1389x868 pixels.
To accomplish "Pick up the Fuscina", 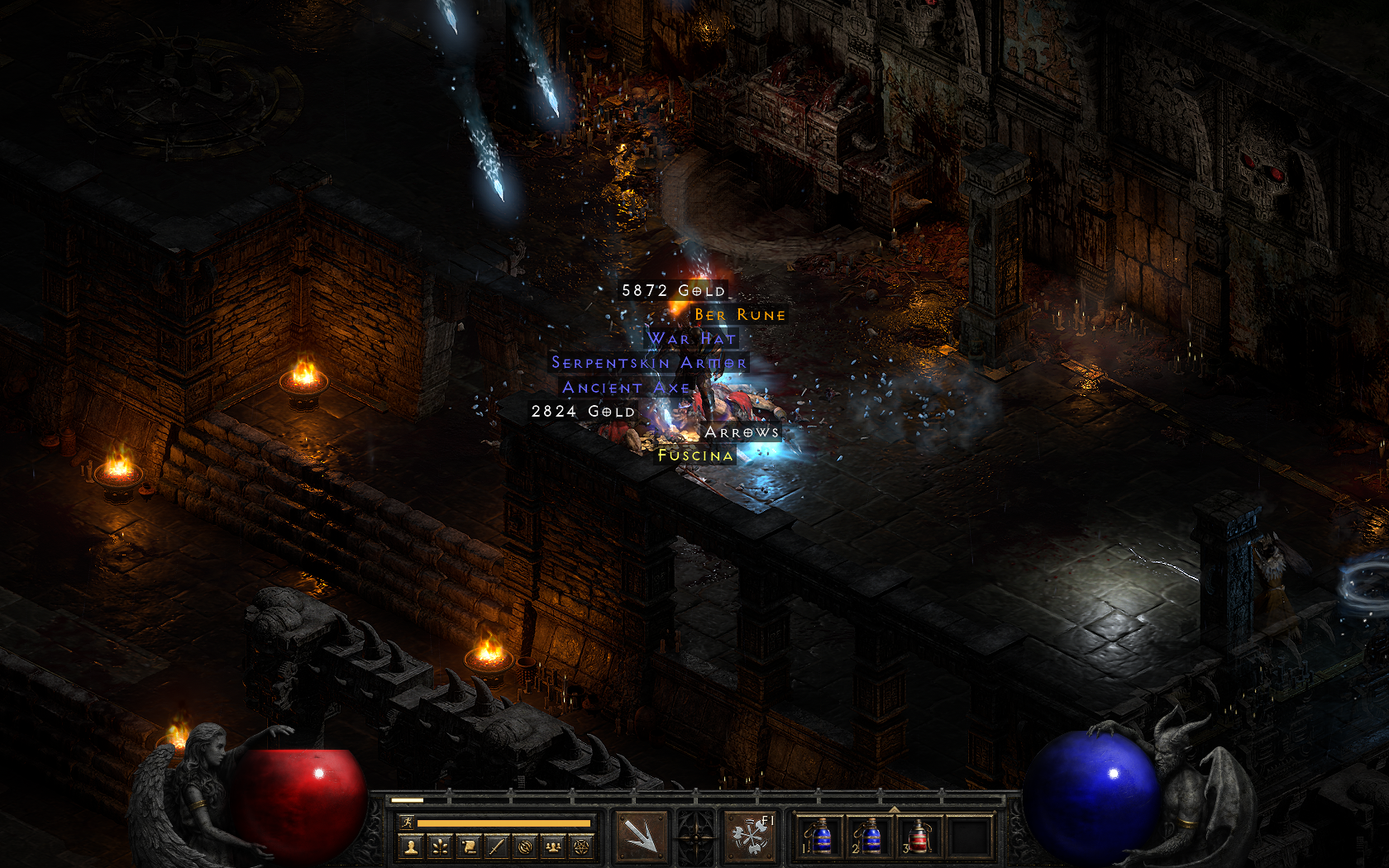I will [x=697, y=455].
